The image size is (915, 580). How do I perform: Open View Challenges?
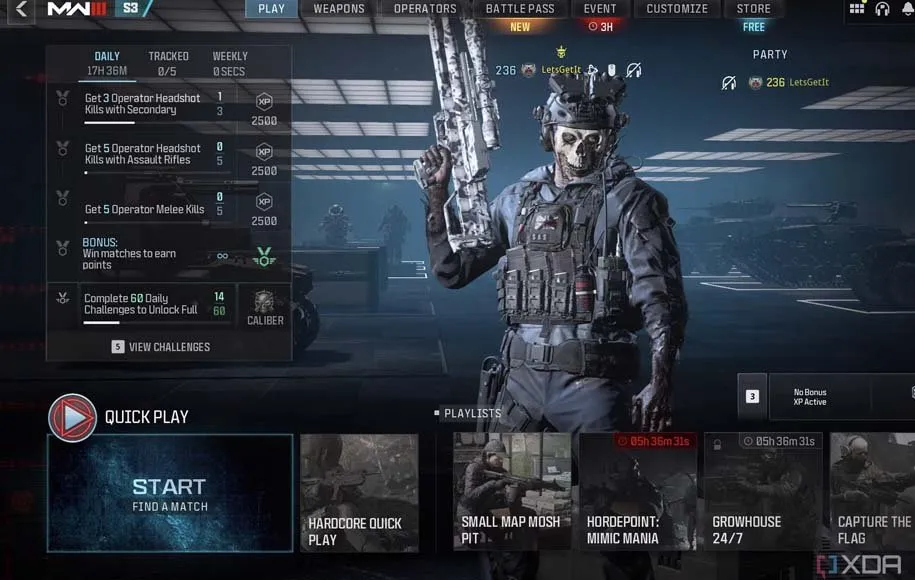tap(161, 347)
